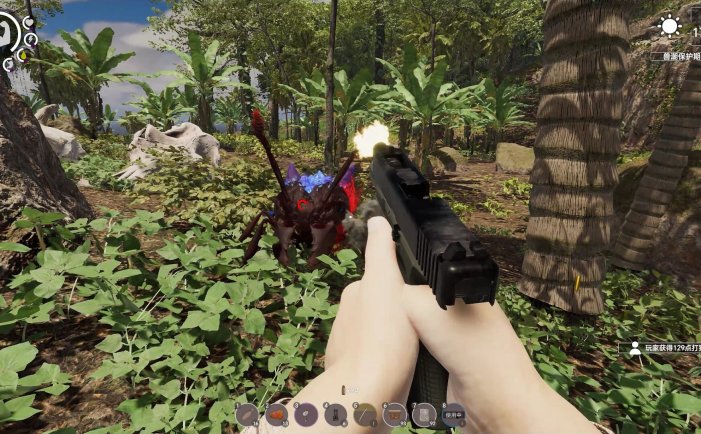The width and height of the screenshot is (701, 434).
Task: Click the sun weather icon
Action: pyautogui.click(x=670, y=27)
